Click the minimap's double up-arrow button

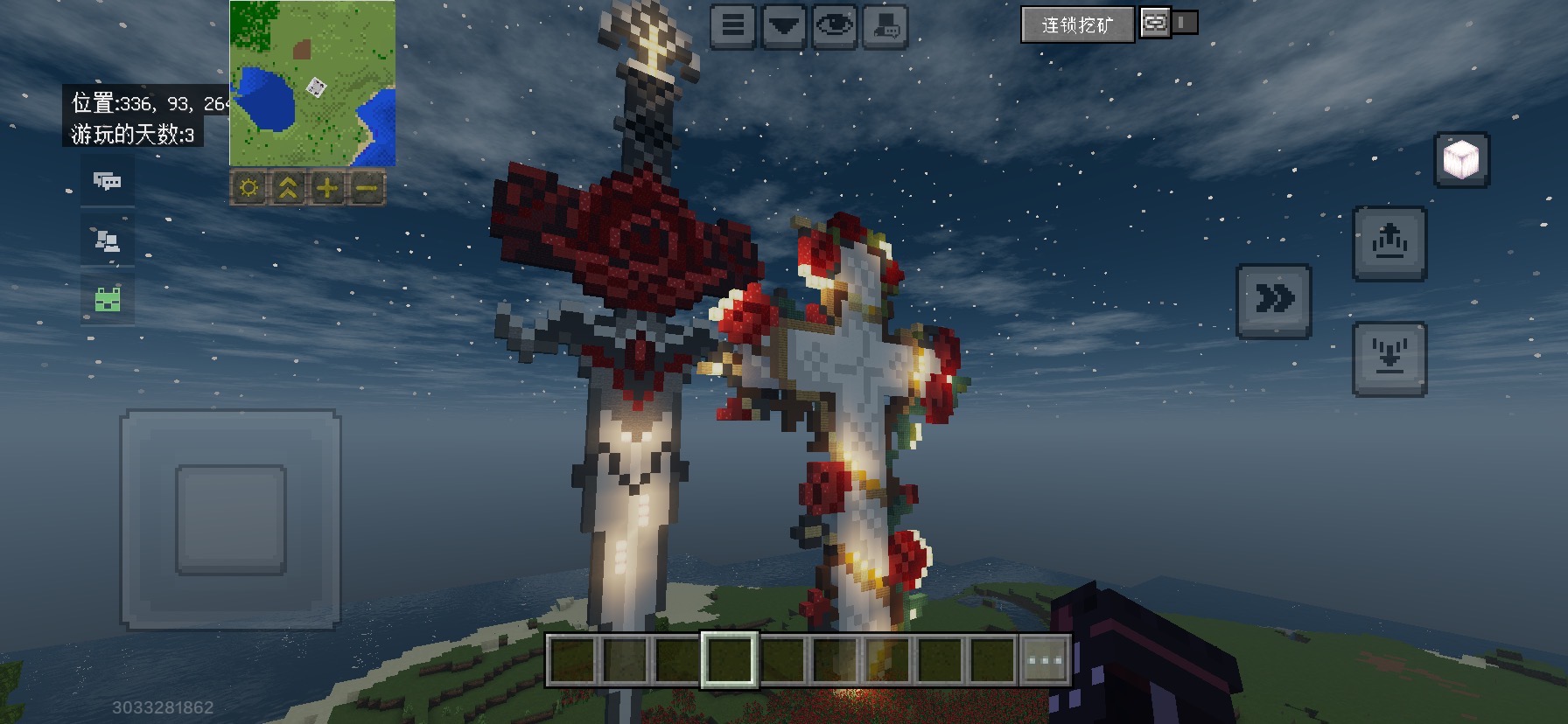tap(288, 188)
